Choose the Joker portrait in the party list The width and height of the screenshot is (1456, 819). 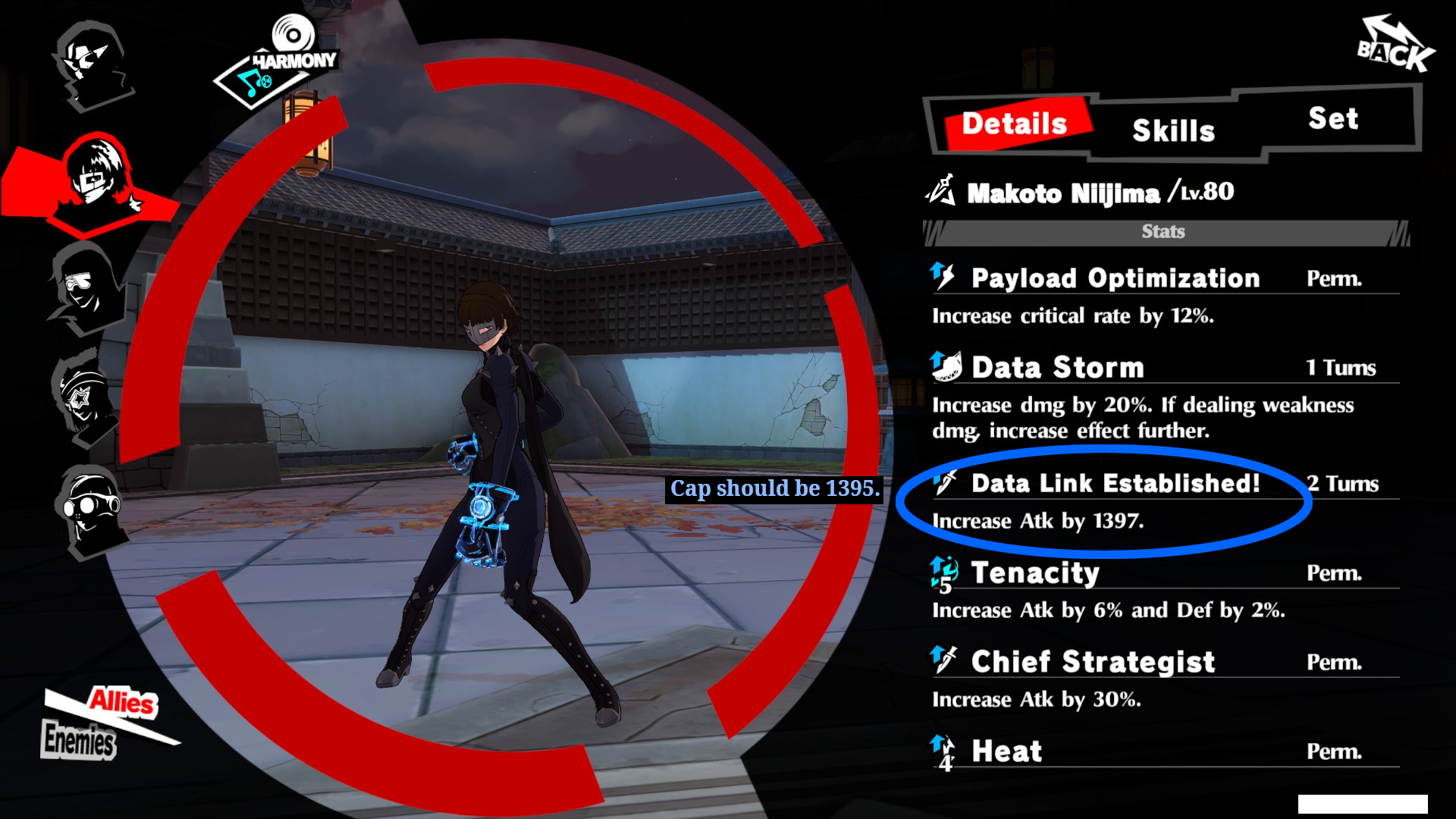coord(93,64)
